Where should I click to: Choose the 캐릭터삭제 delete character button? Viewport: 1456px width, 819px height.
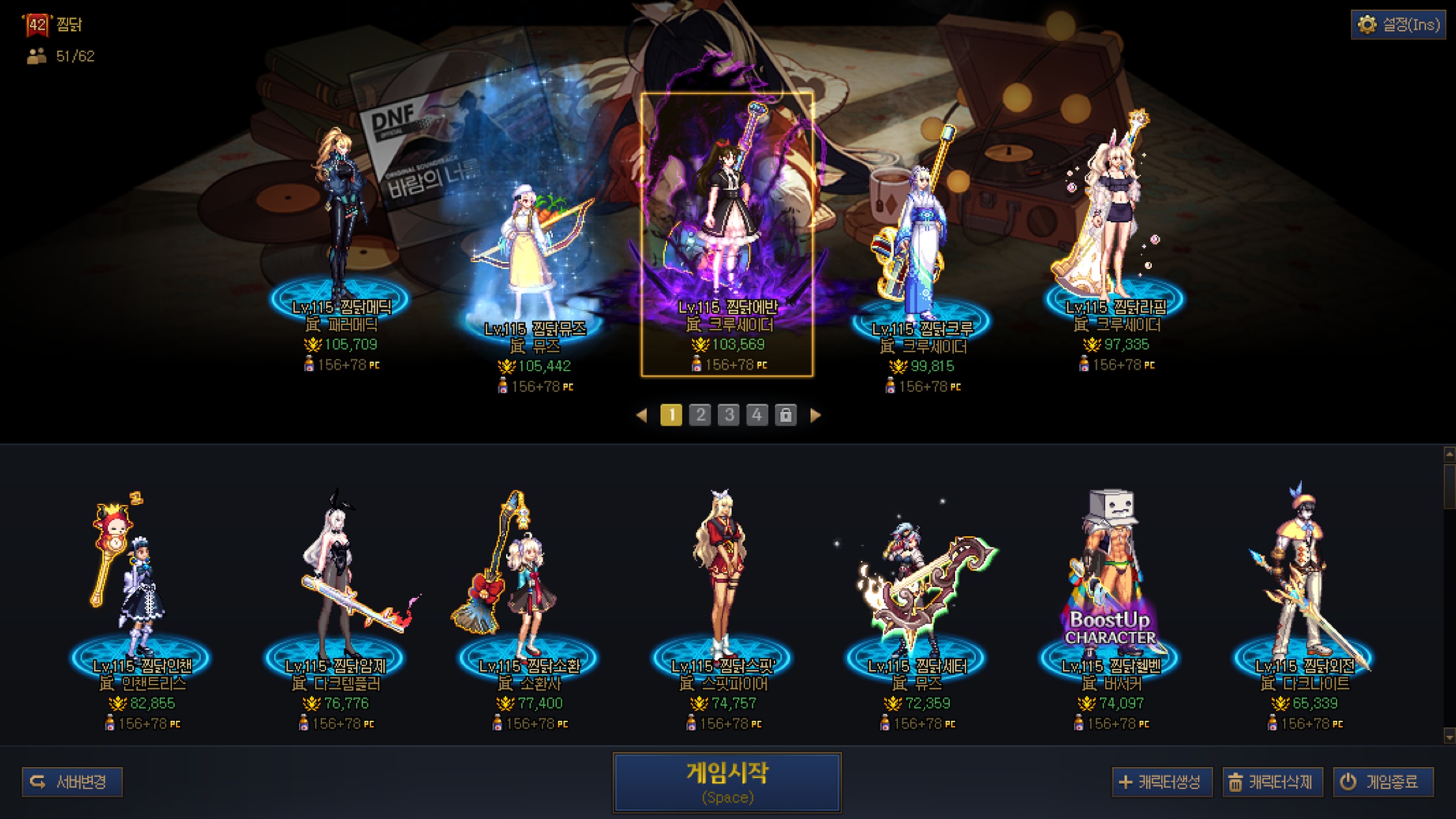[x=1272, y=782]
